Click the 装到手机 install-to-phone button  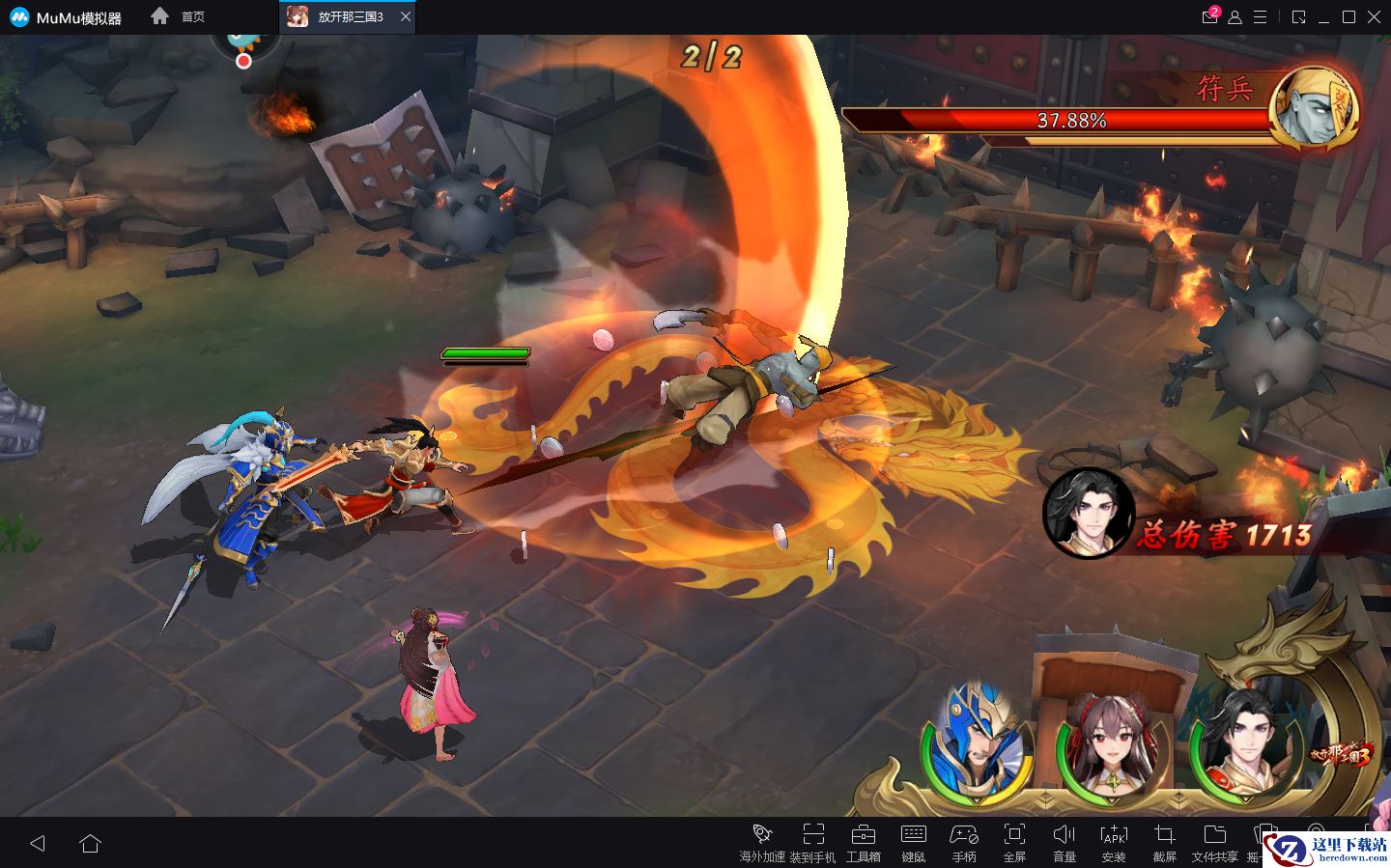click(812, 842)
